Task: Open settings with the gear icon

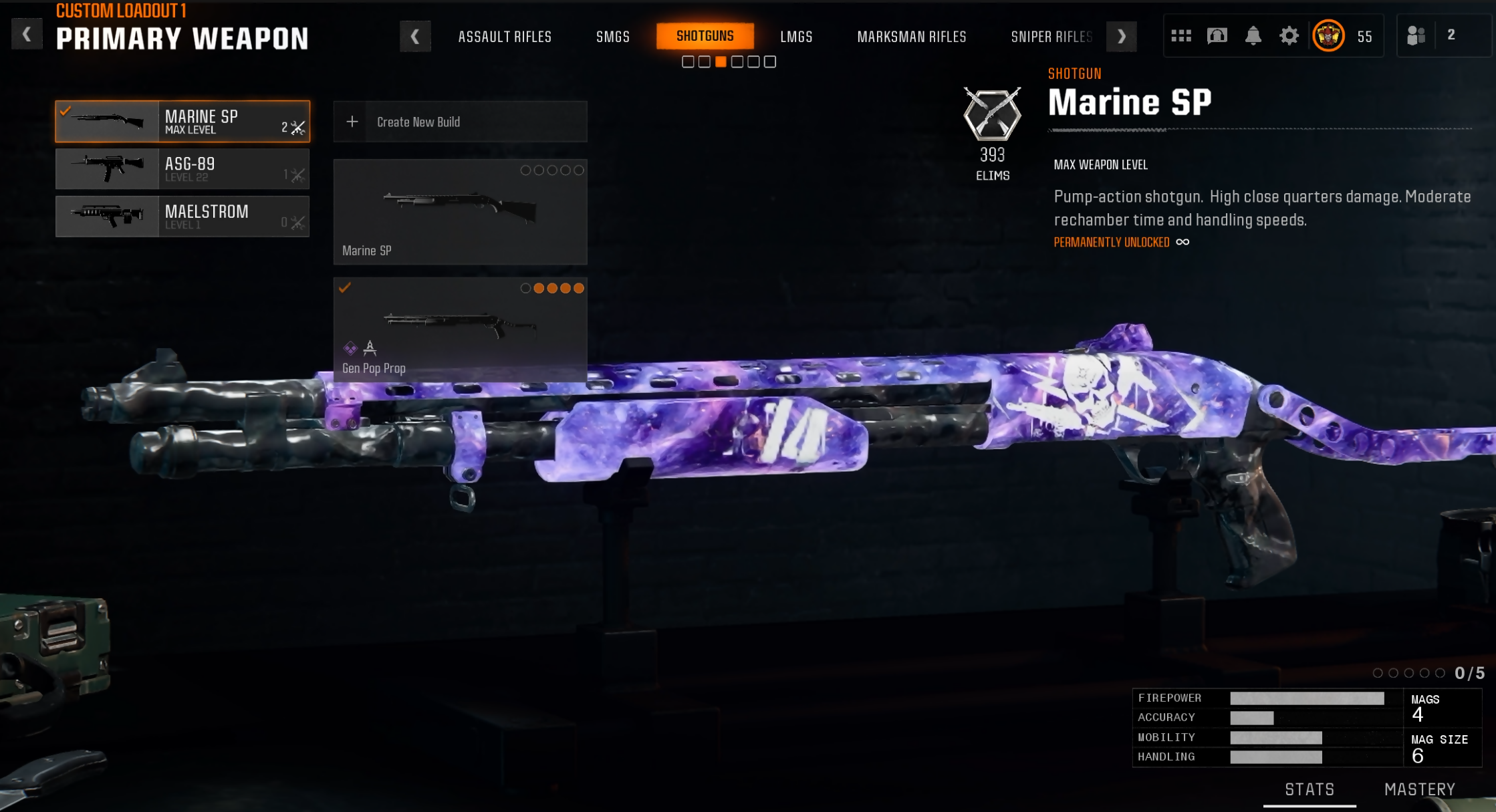Action: [x=1289, y=35]
